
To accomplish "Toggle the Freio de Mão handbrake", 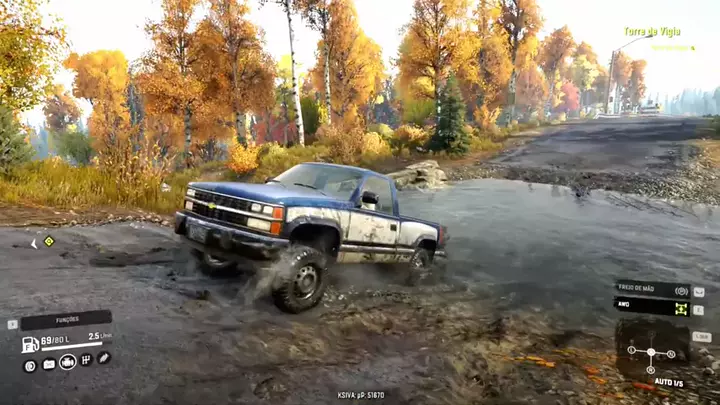I will pyautogui.click(x=651, y=290).
